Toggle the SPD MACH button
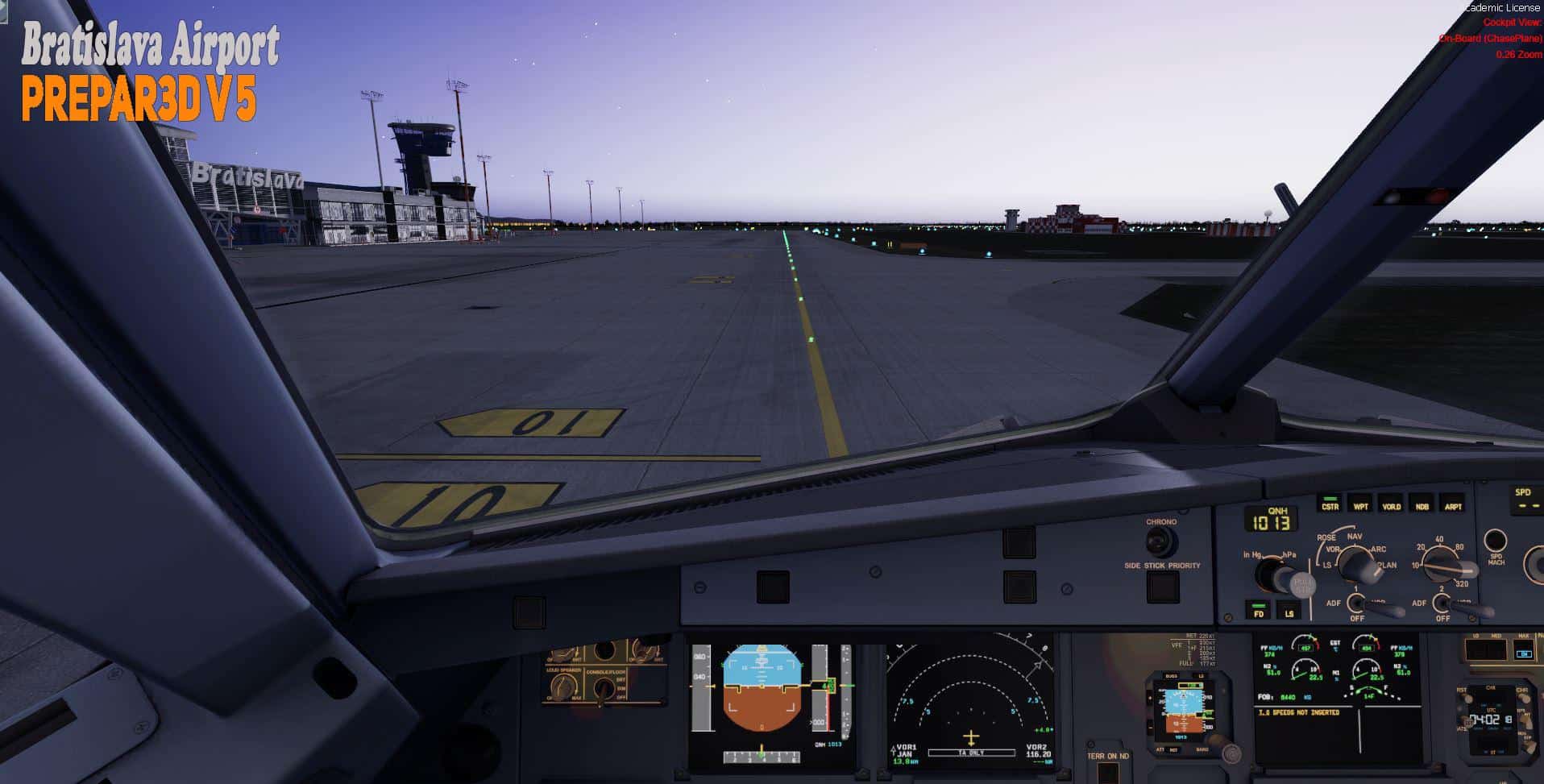 point(1496,541)
